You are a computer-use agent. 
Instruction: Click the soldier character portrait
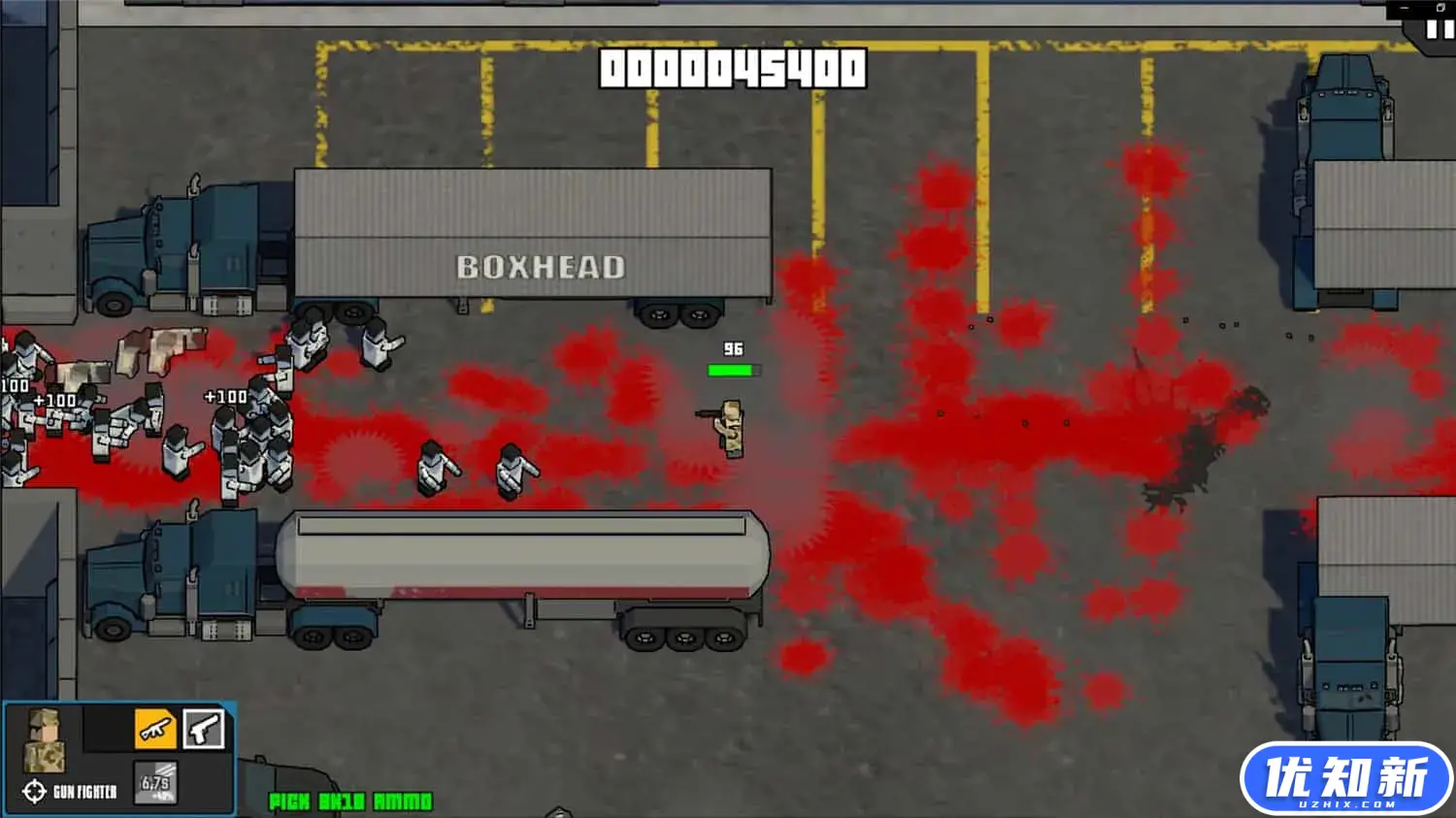tap(44, 740)
